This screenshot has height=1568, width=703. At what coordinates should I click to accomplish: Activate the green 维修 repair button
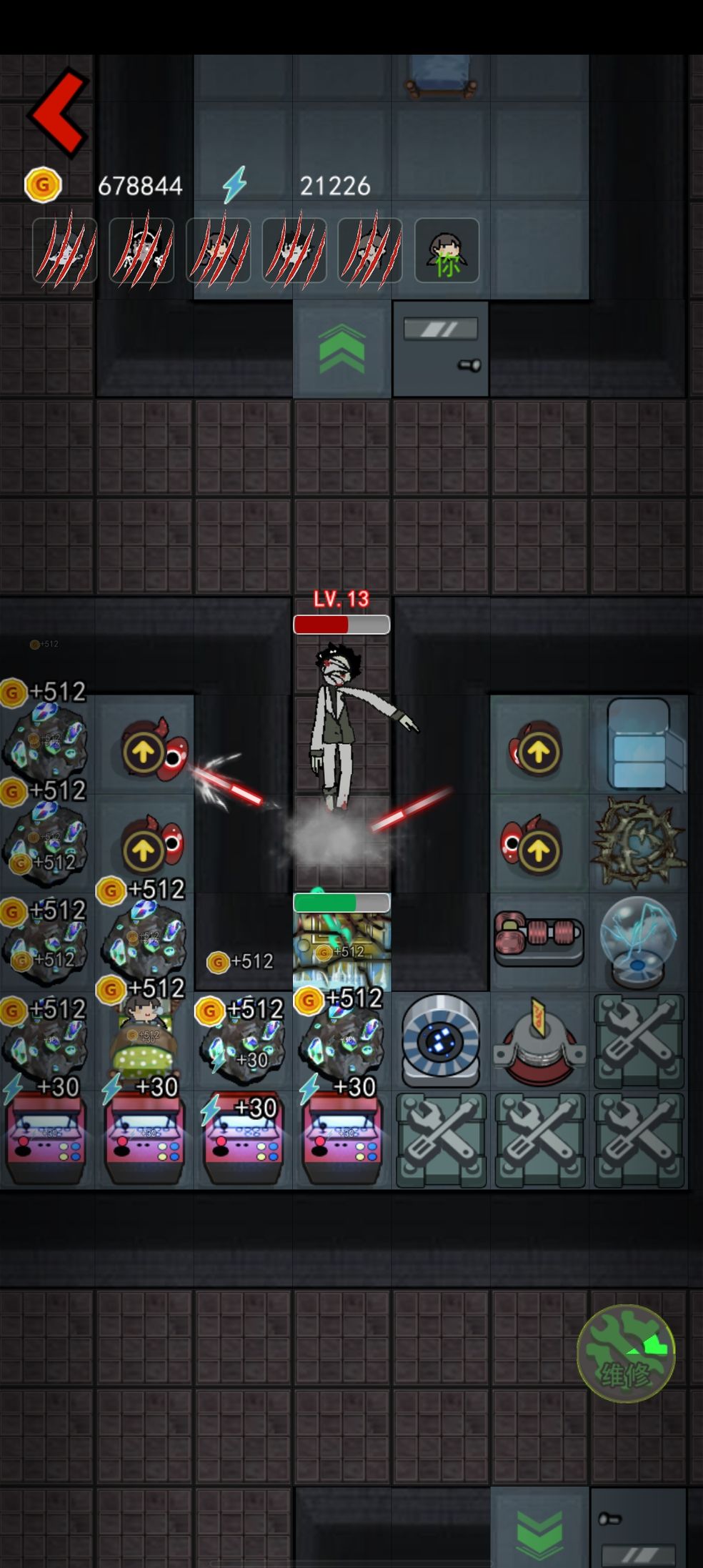pyautogui.click(x=625, y=1352)
